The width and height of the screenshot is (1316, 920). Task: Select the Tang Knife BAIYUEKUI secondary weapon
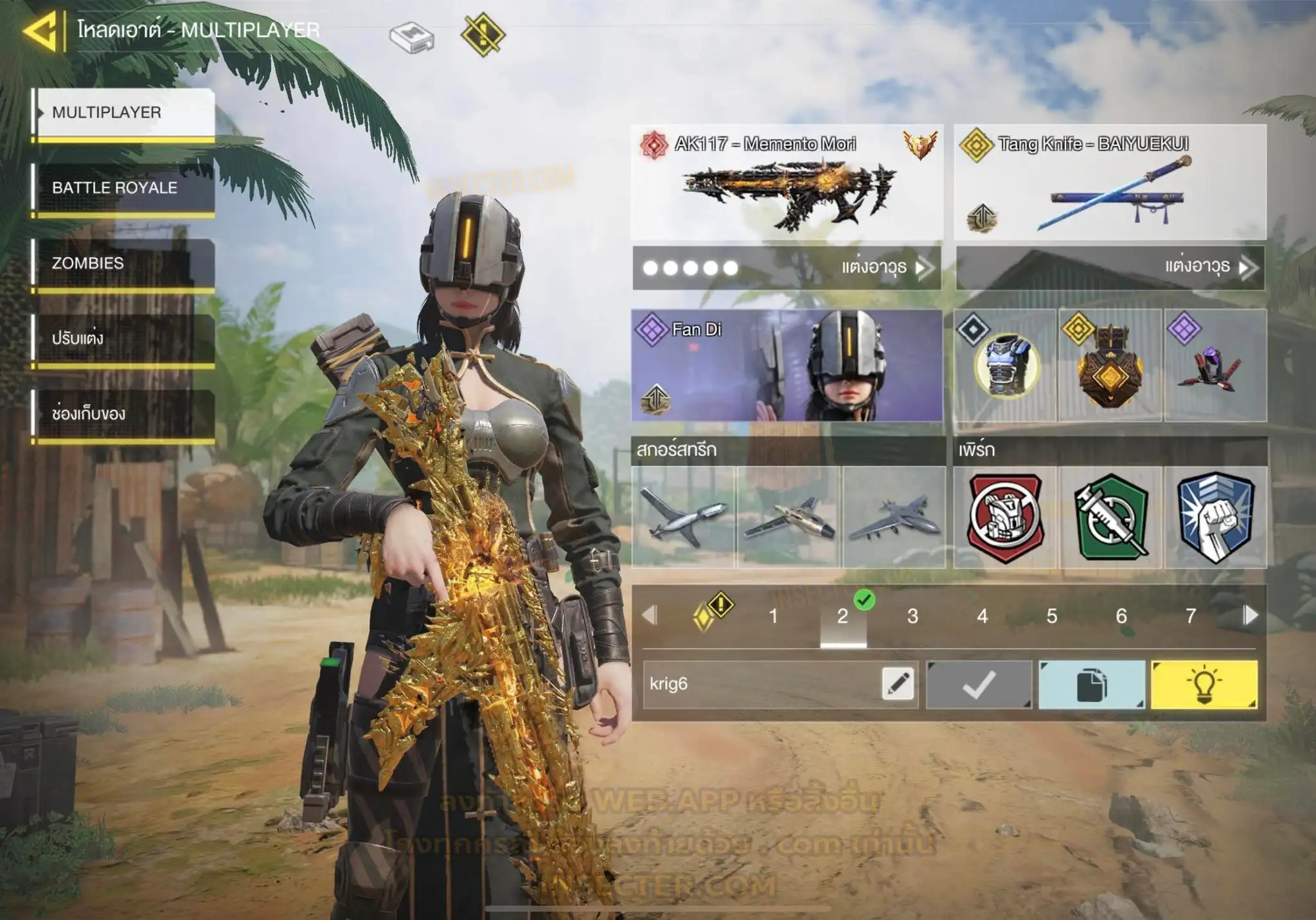1110,182
